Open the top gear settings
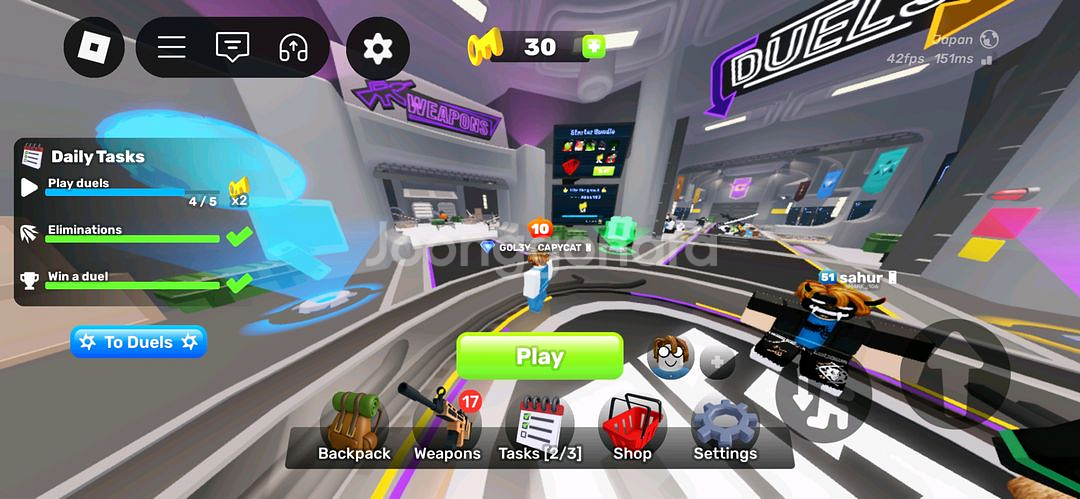1080x499 pixels. click(x=378, y=47)
